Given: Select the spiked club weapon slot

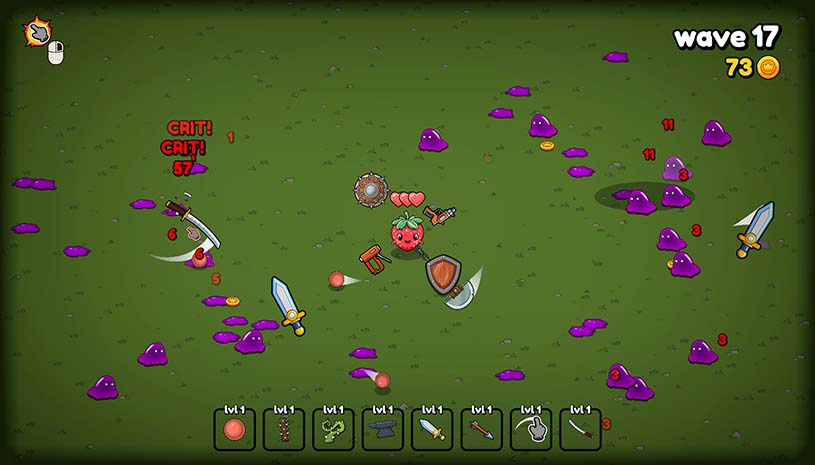Looking at the screenshot, I should click(x=284, y=429).
